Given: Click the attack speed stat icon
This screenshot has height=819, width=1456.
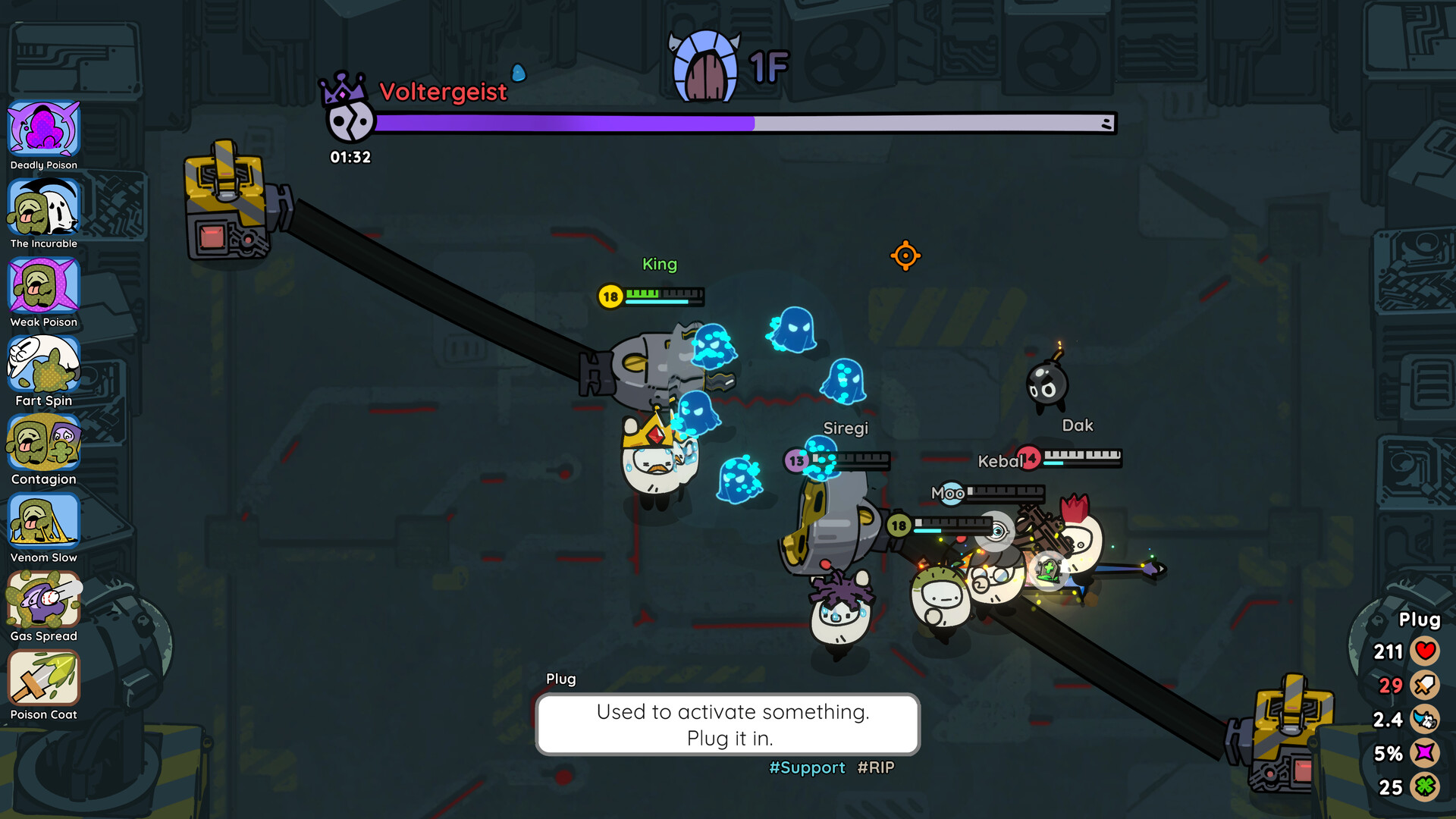Looking at the screenshot, I should [x=1425, y=719].
